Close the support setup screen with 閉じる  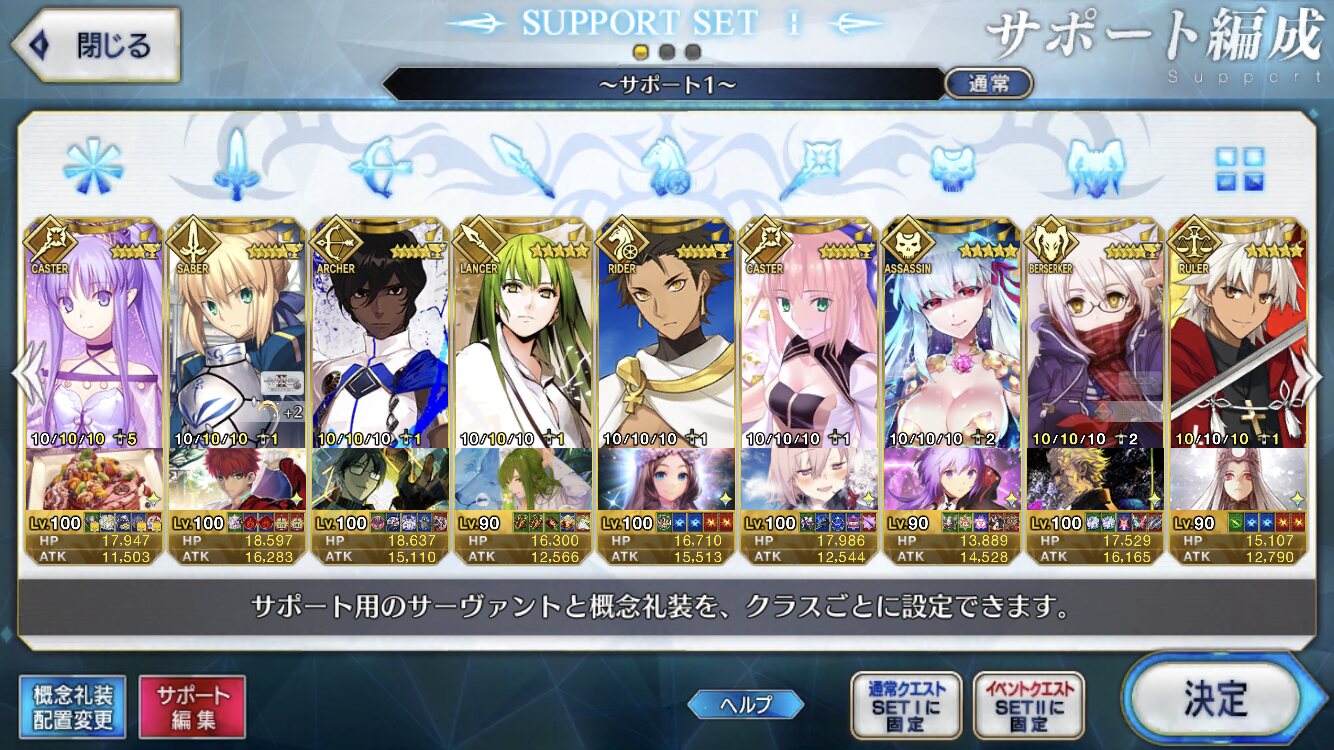tap(95, 45)
